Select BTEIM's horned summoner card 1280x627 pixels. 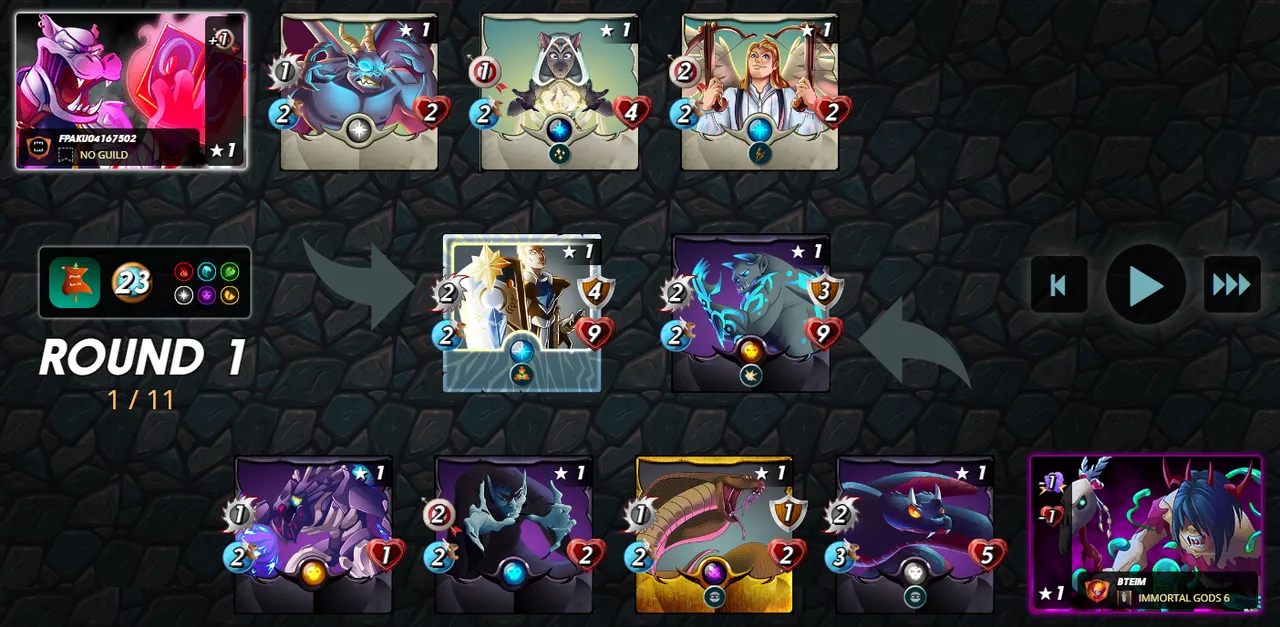[1146, 533]
